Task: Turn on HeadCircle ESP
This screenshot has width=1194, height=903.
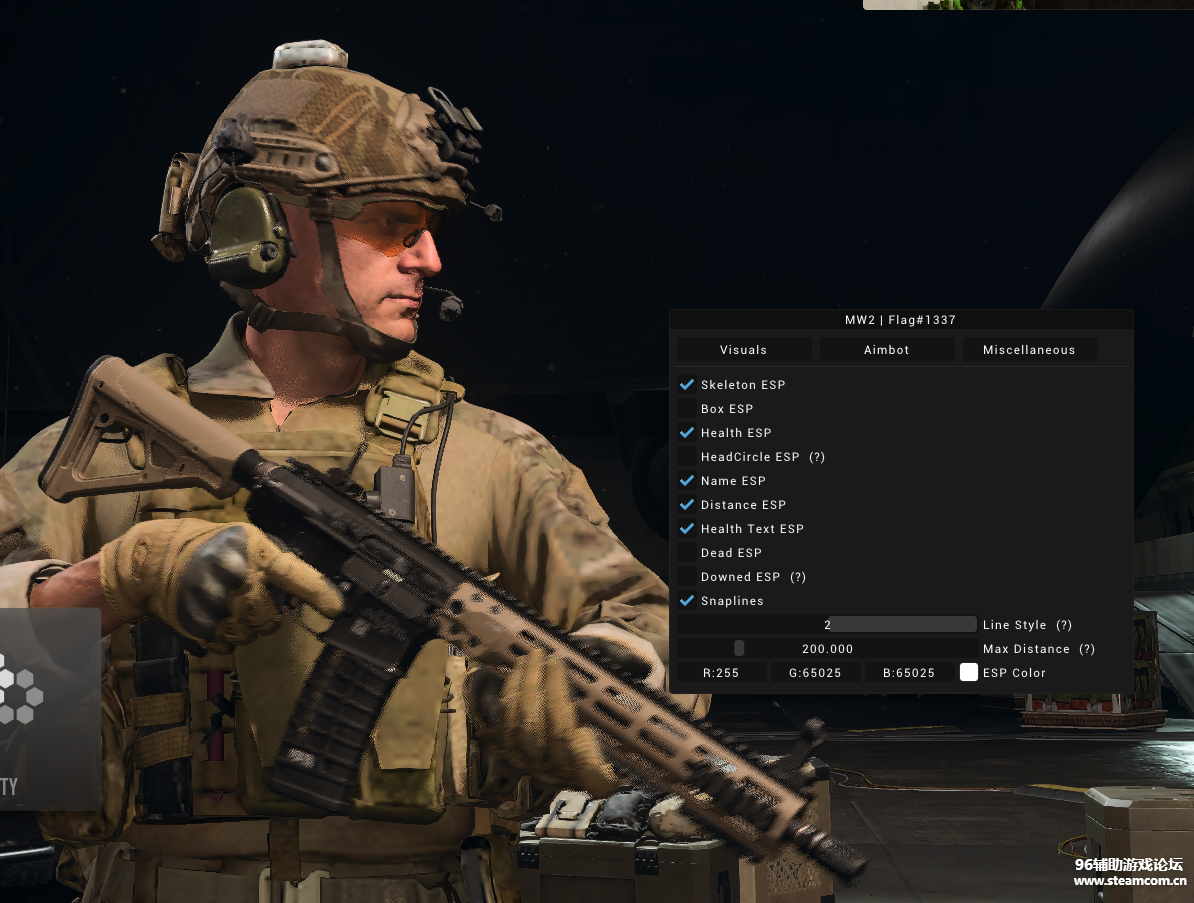Action: click(x=687, y=457)
